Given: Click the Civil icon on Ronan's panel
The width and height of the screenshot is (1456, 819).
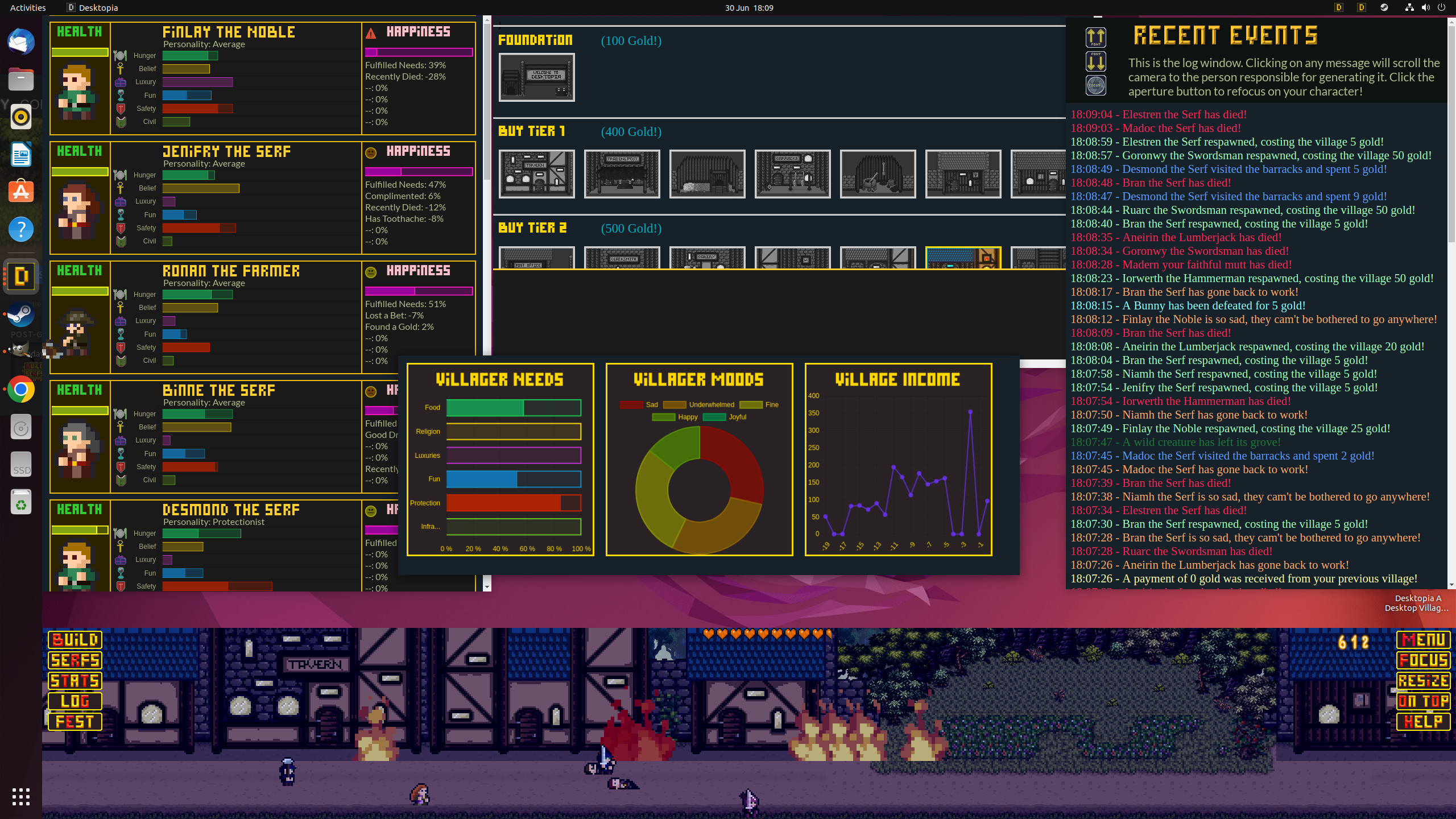Looking at the screenshot, I should pos(120,360).
